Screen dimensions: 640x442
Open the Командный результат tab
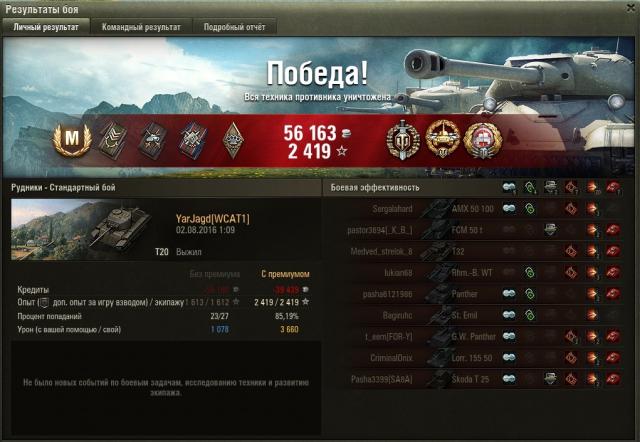(x=141, y=27)
